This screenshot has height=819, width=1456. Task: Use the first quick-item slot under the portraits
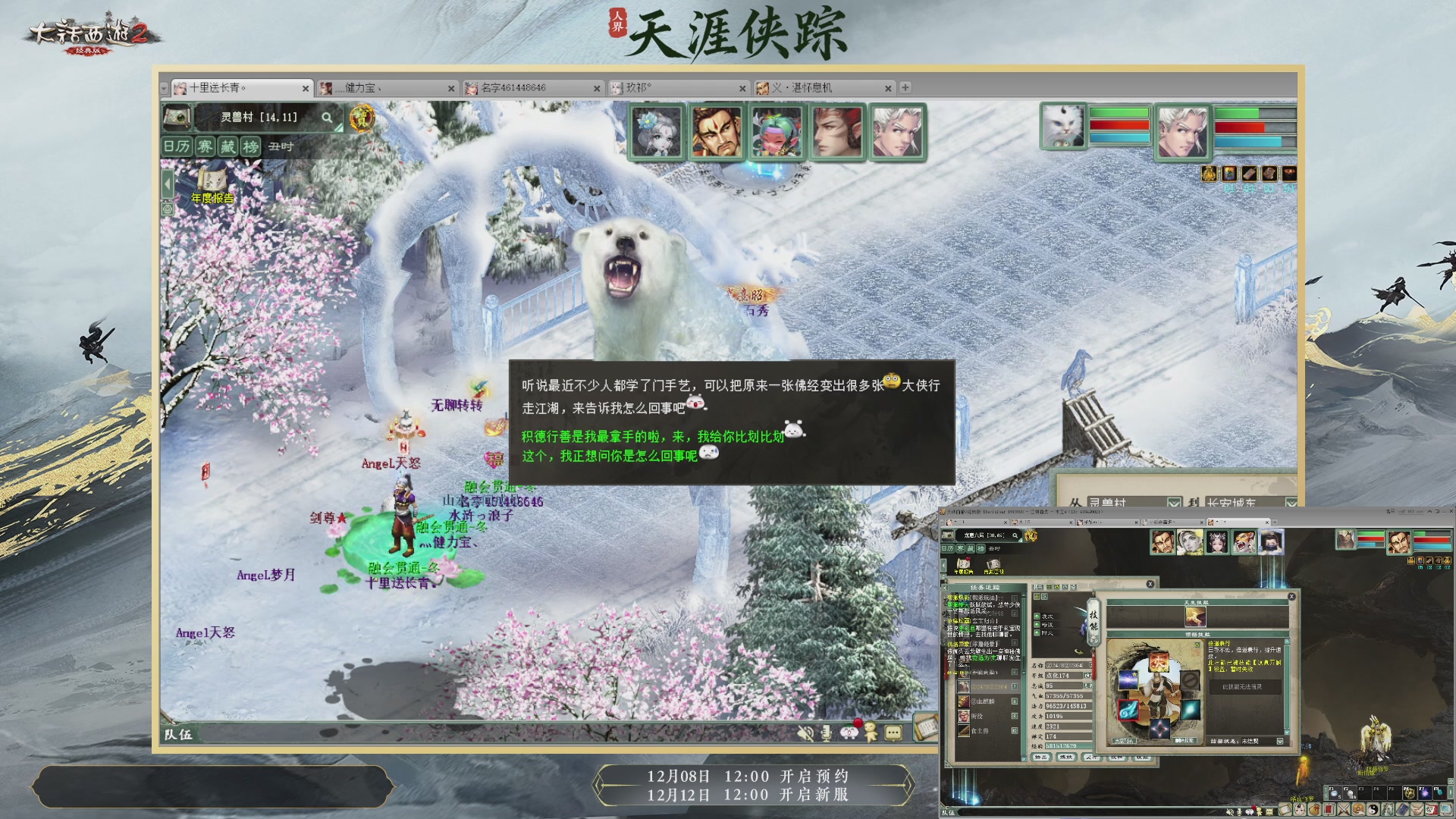[1210, 173]
